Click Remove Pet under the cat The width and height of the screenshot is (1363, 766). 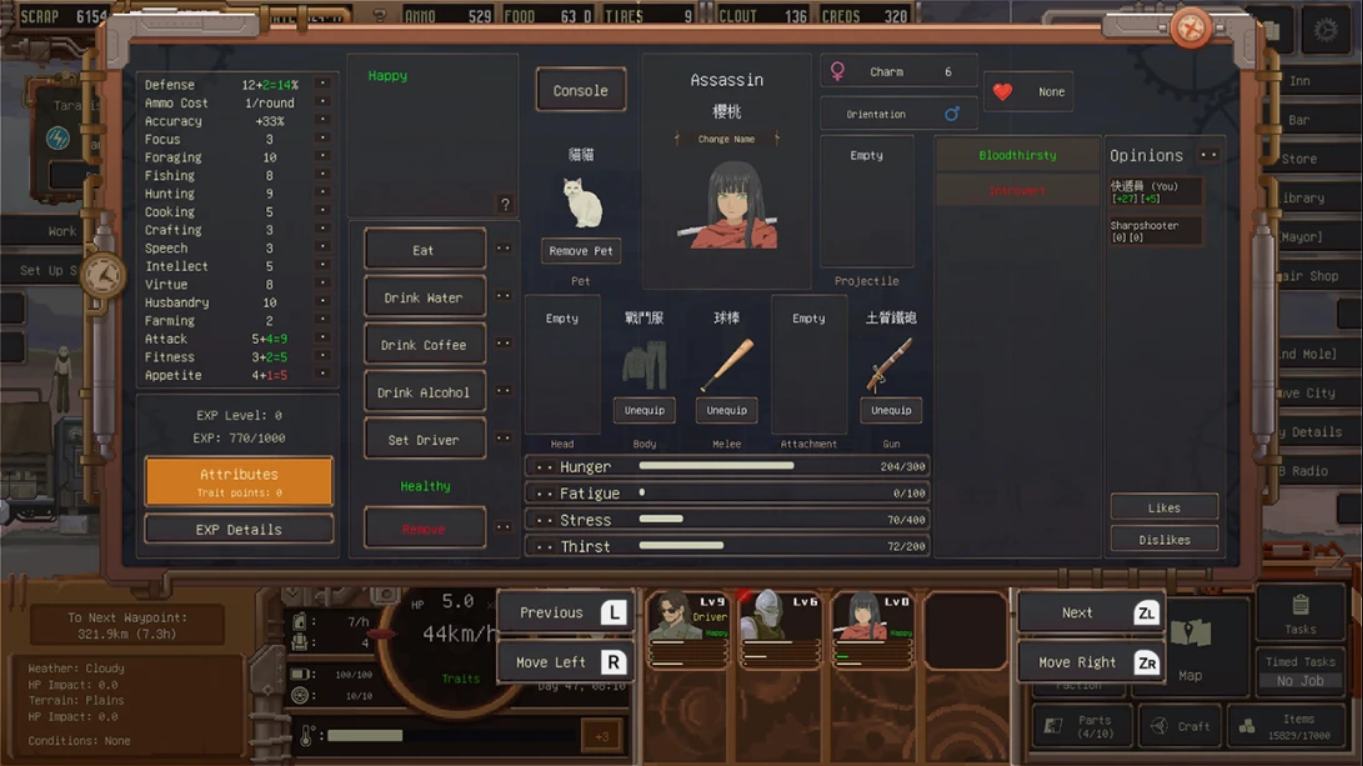coord(580,251)
